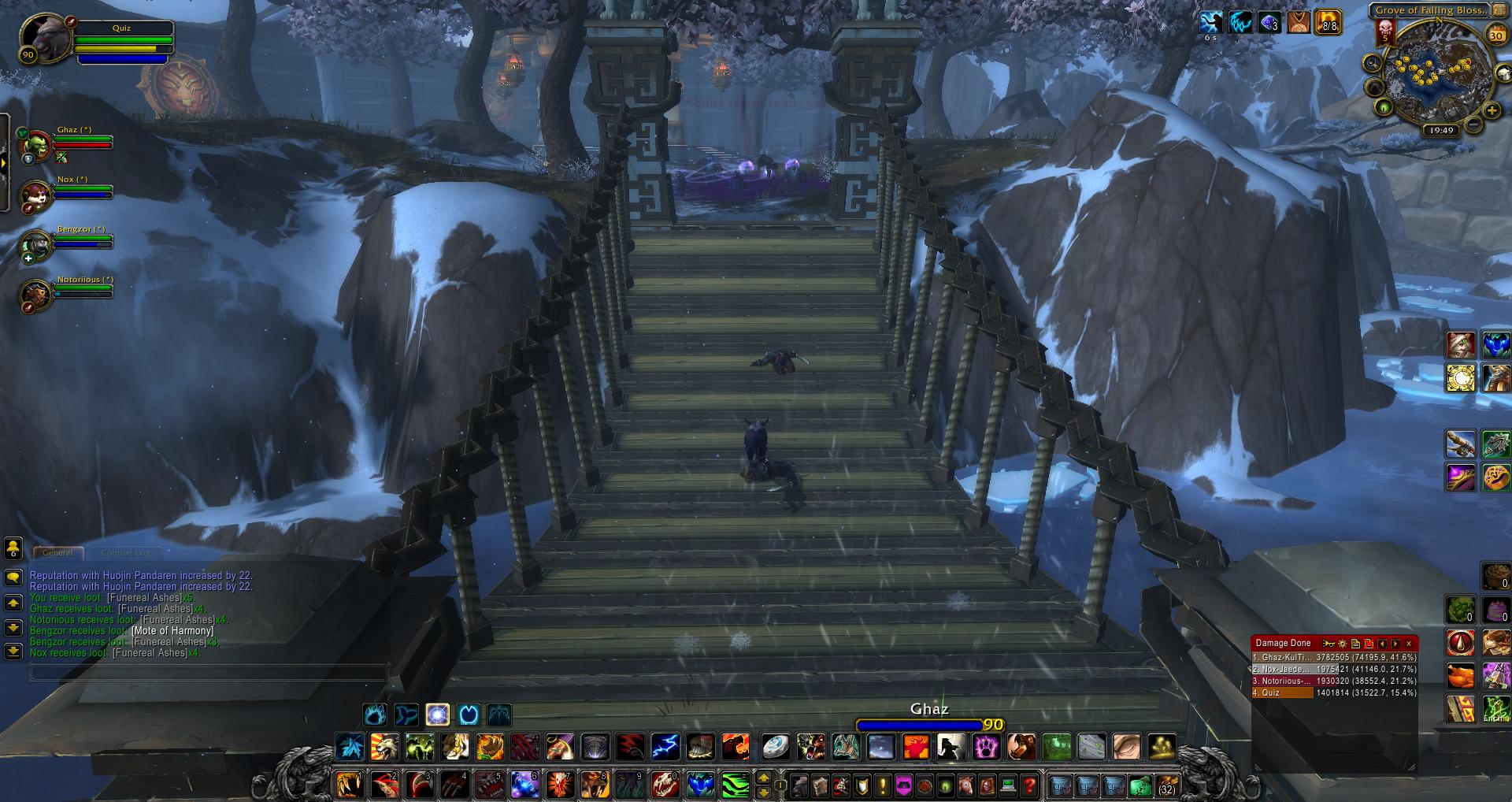
Task: Select Ghaz's party portrait frame
Action: click(x=35, y=145)
